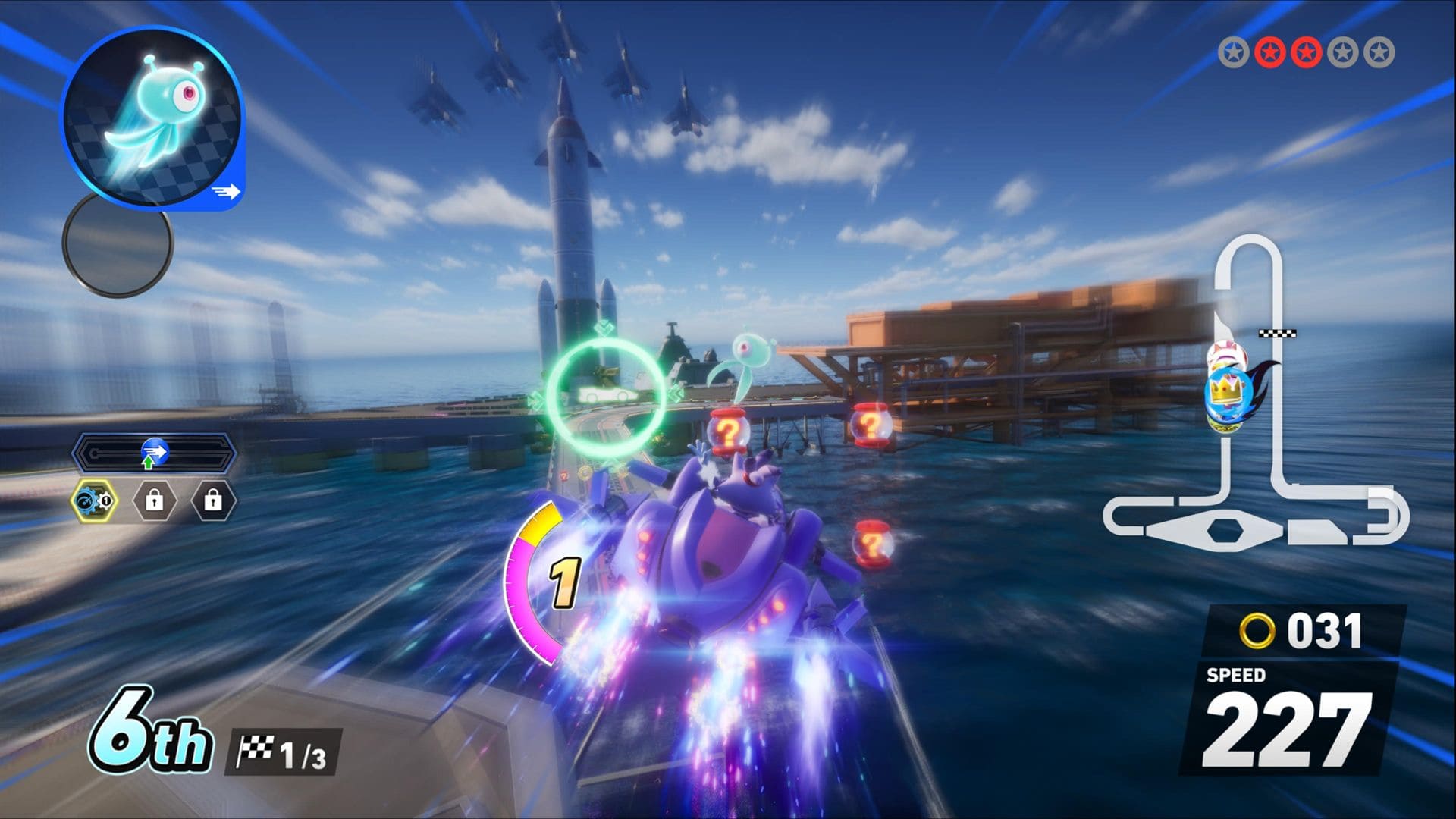Use the cyan wisp boost item
Viewport: 1456px width, 819px height.
point(152,118)
